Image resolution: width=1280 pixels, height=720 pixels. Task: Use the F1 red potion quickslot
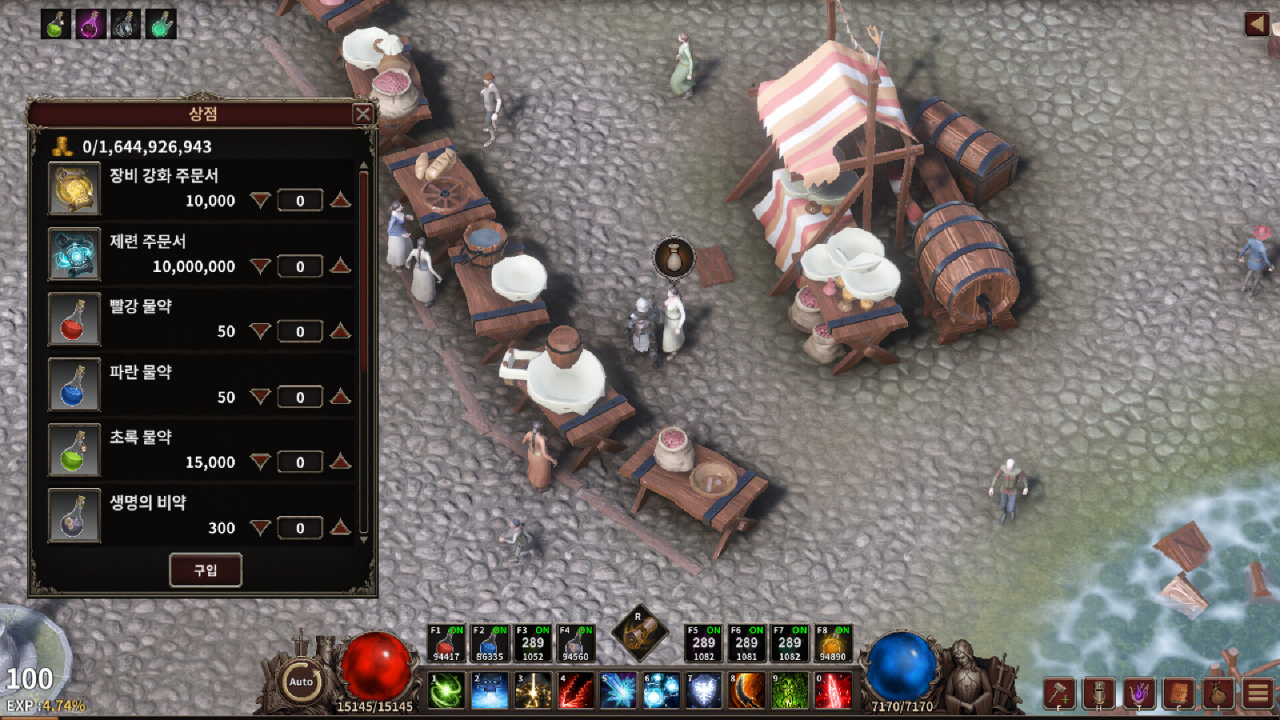pos(446,644)
